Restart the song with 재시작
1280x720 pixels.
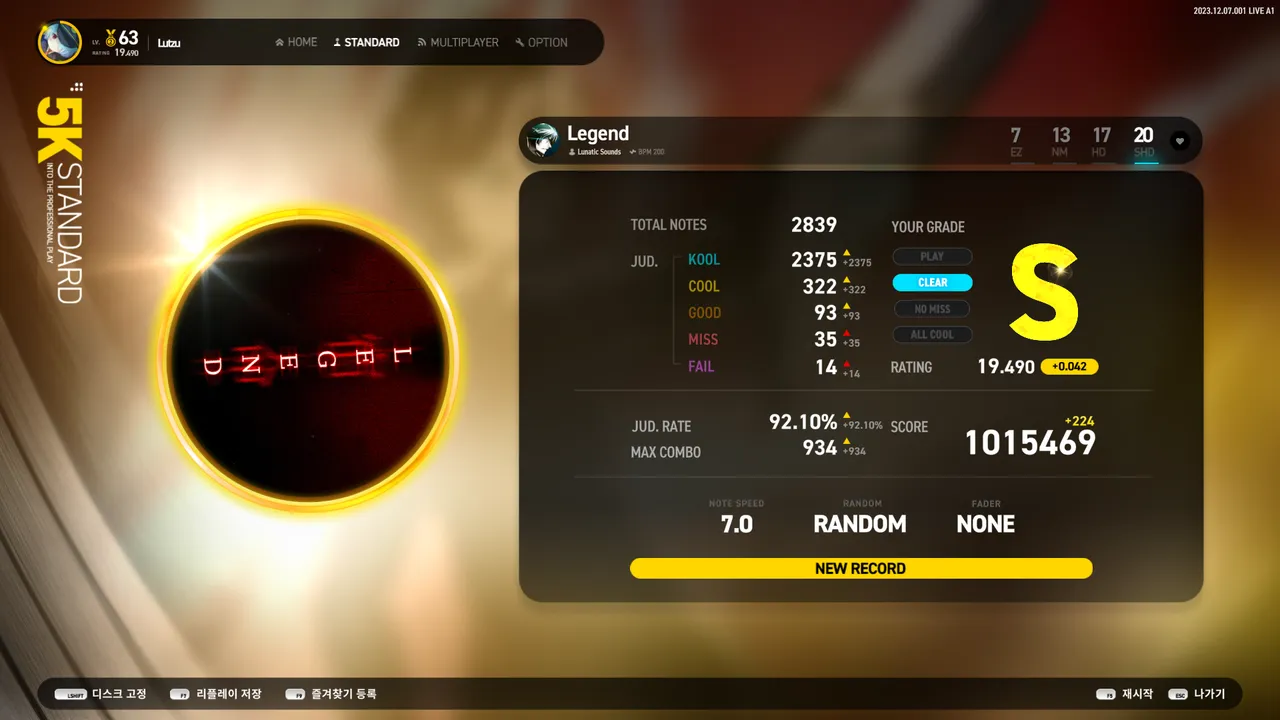pos(1125,694)
